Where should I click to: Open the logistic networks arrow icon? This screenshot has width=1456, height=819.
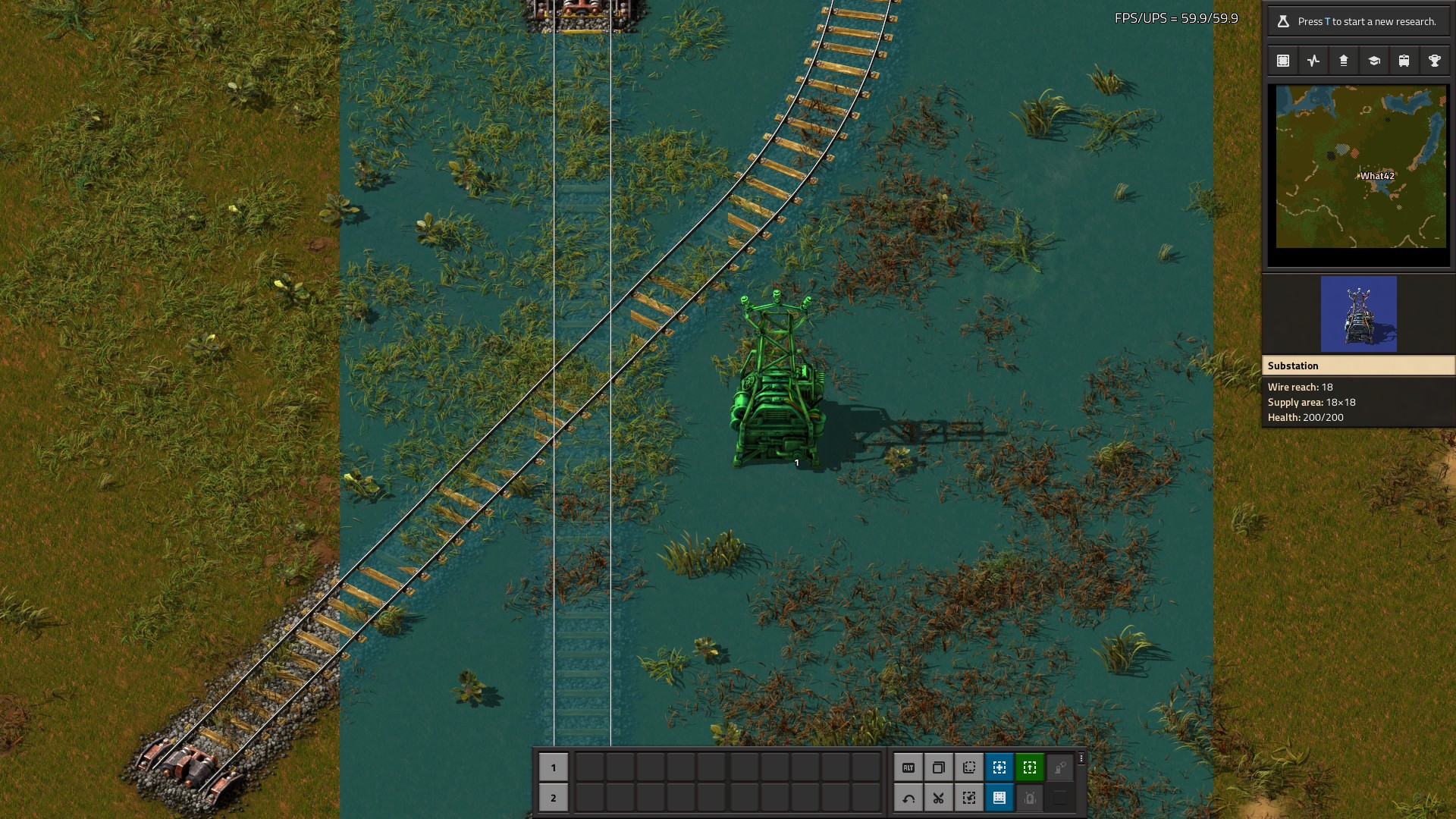tap(1344, 61)
